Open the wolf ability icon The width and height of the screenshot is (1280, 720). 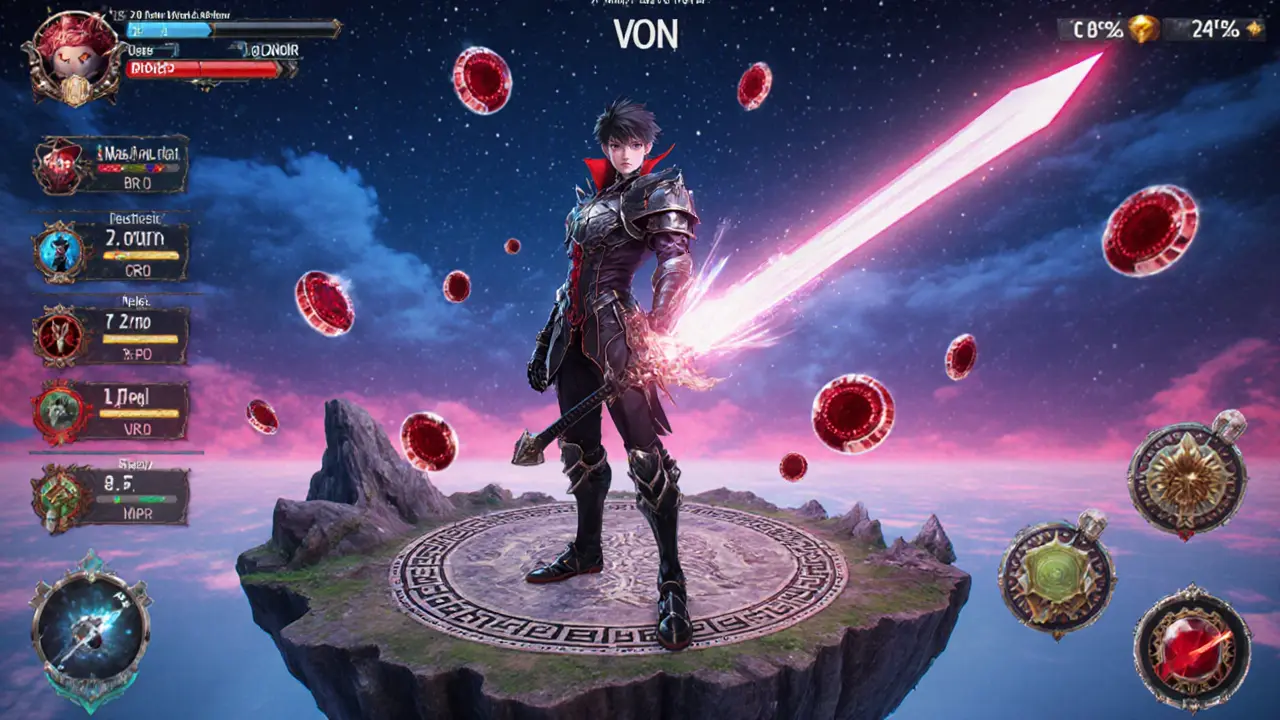58,410
